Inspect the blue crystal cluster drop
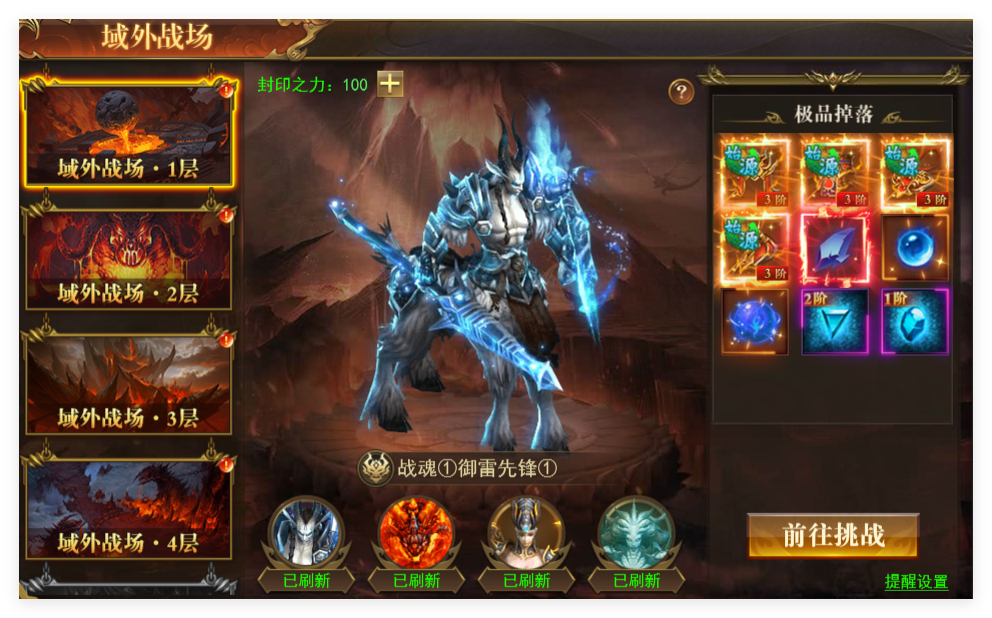 (755, 322)
